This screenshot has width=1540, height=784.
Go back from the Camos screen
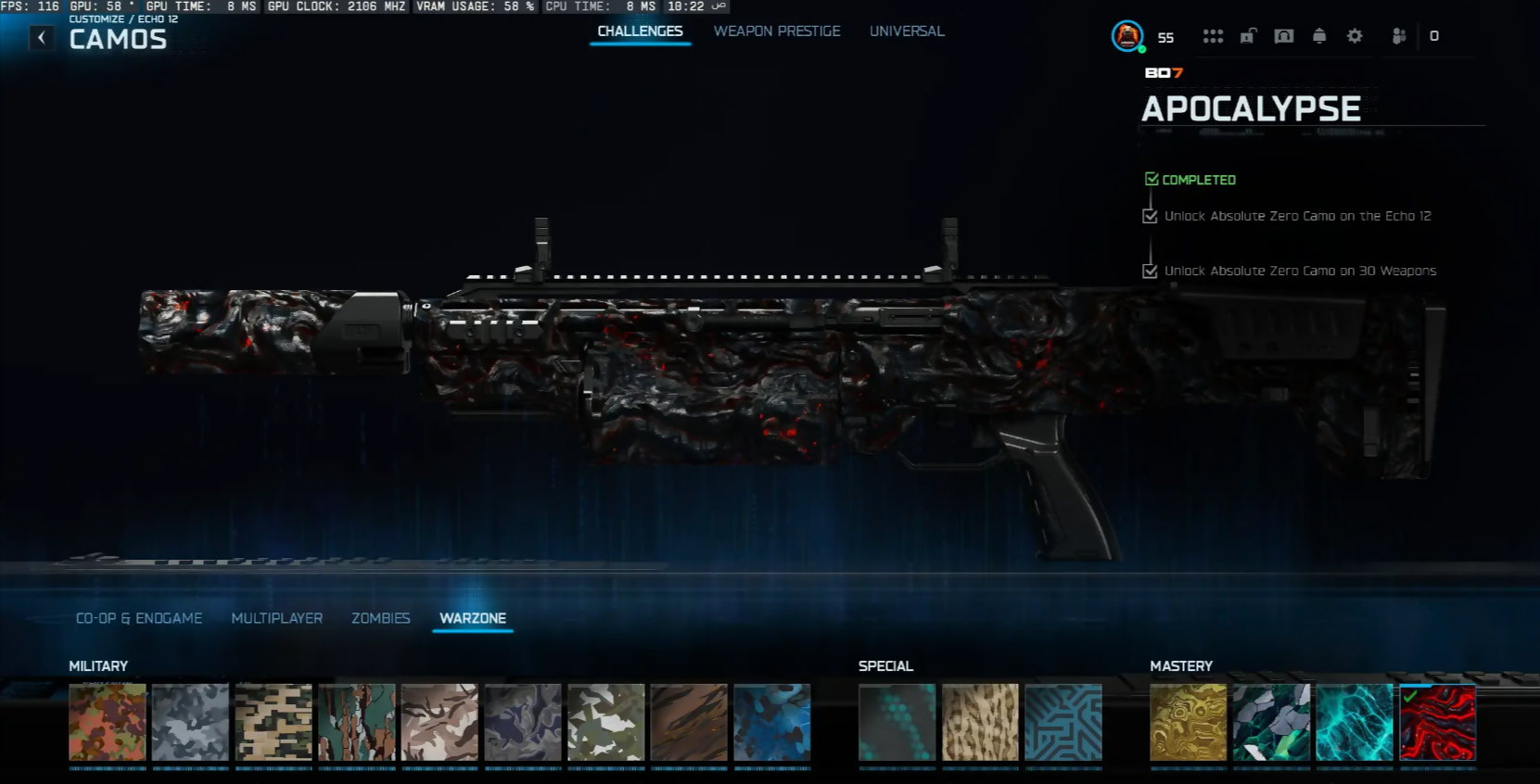point(42,37)
